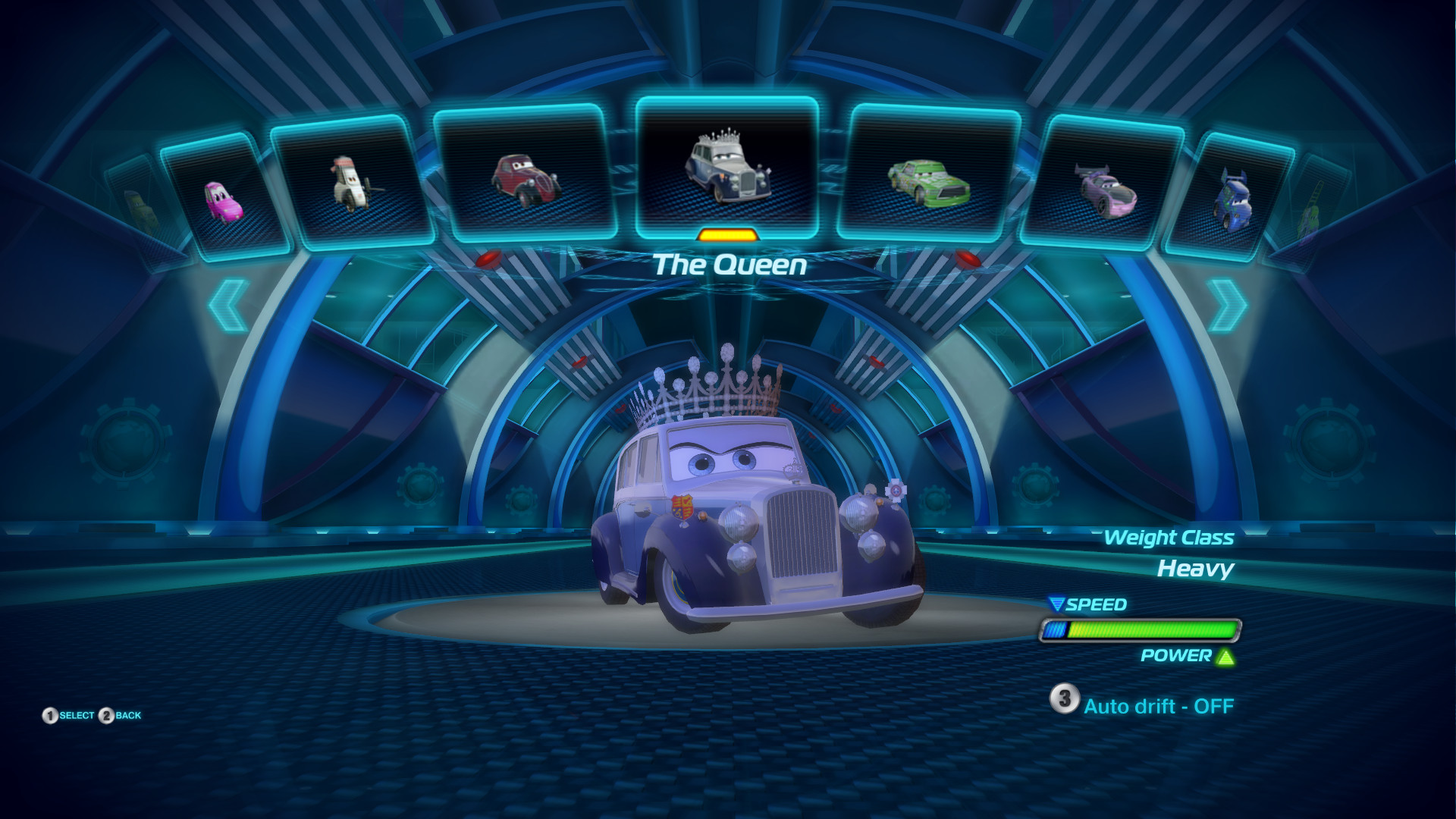
Task: Select the purple spoiler car tile
Action: click(1105, 187)
